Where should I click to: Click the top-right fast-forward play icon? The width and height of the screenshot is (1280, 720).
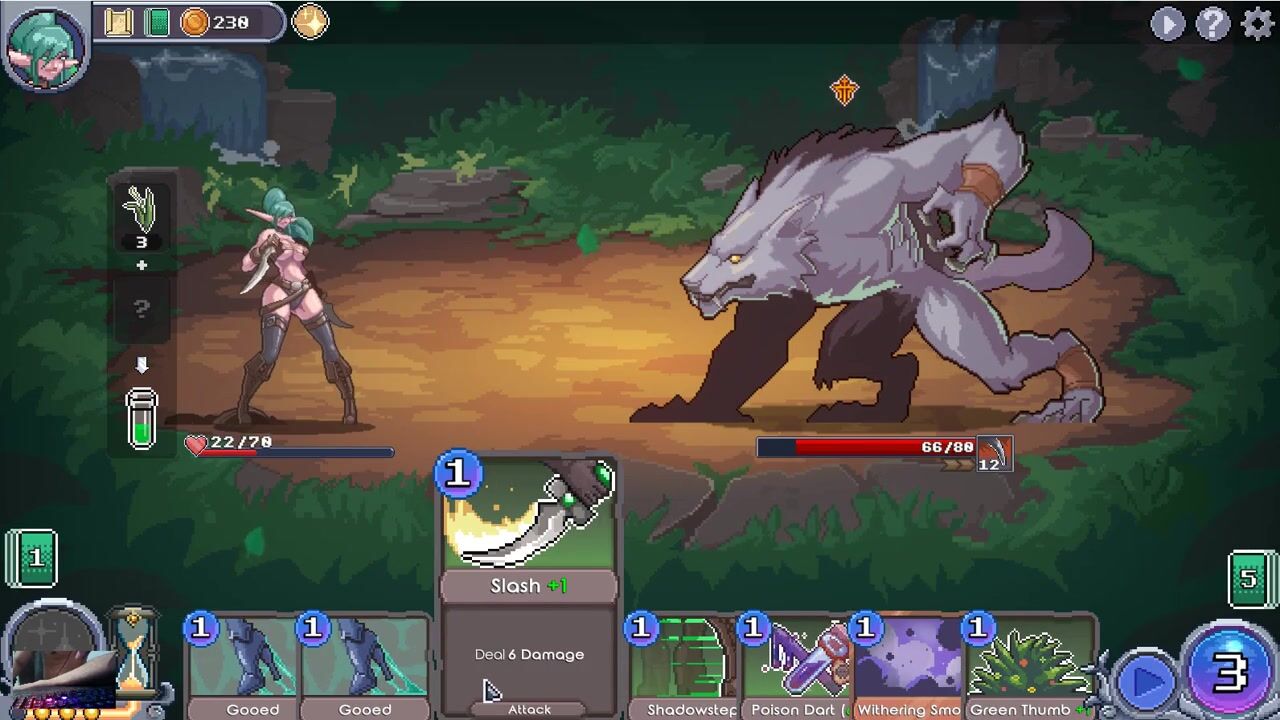[1167, 23]
